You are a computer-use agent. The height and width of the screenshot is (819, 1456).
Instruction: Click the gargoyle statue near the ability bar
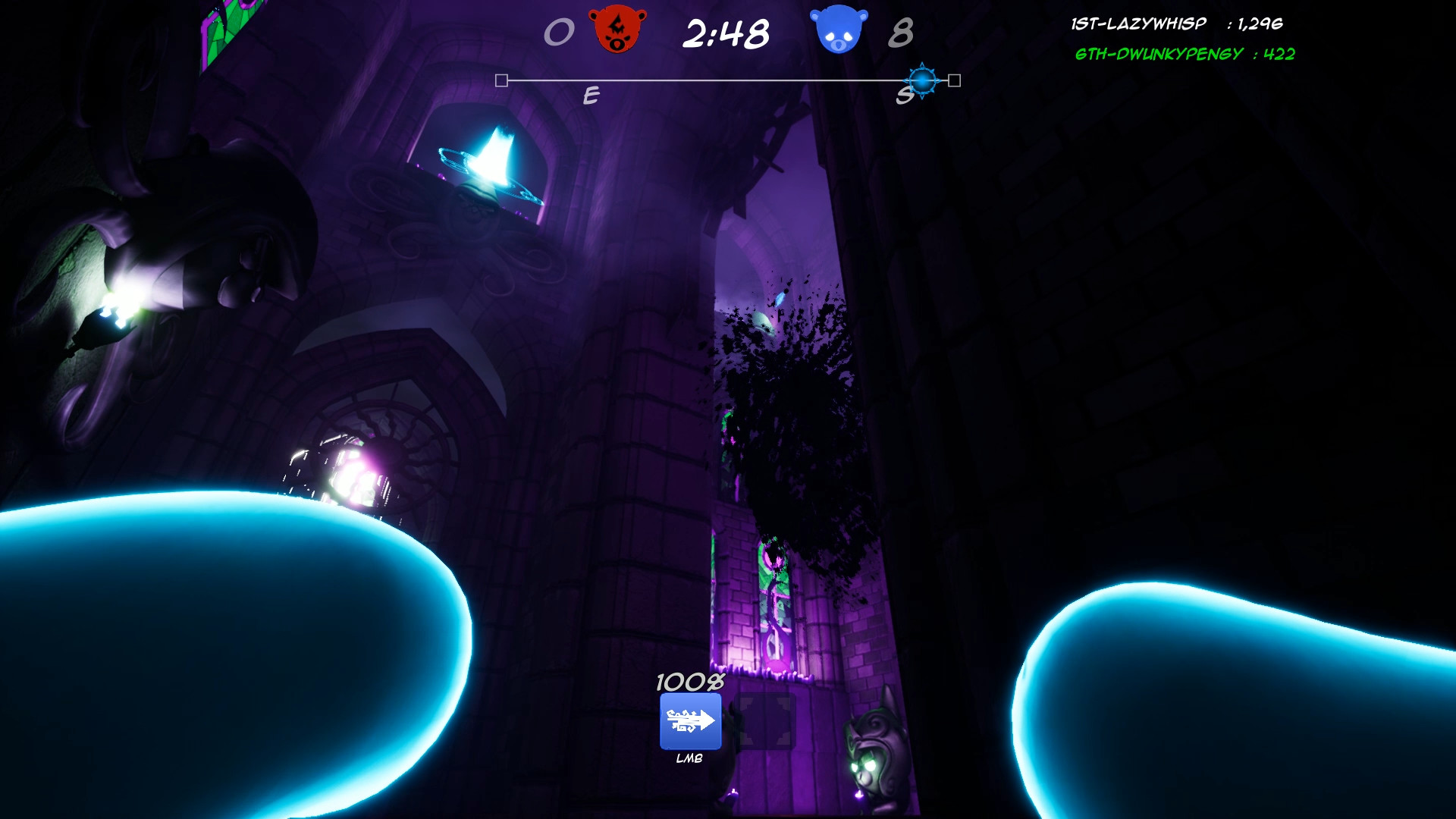[872, 751]
